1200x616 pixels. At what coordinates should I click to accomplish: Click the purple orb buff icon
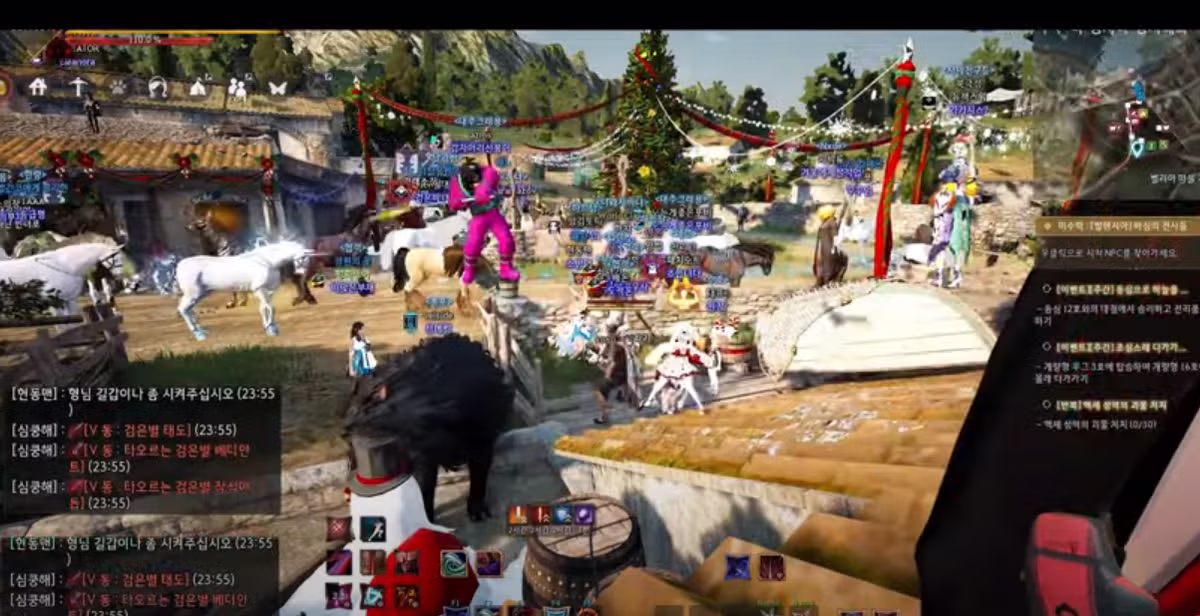[x=584, y=514]
